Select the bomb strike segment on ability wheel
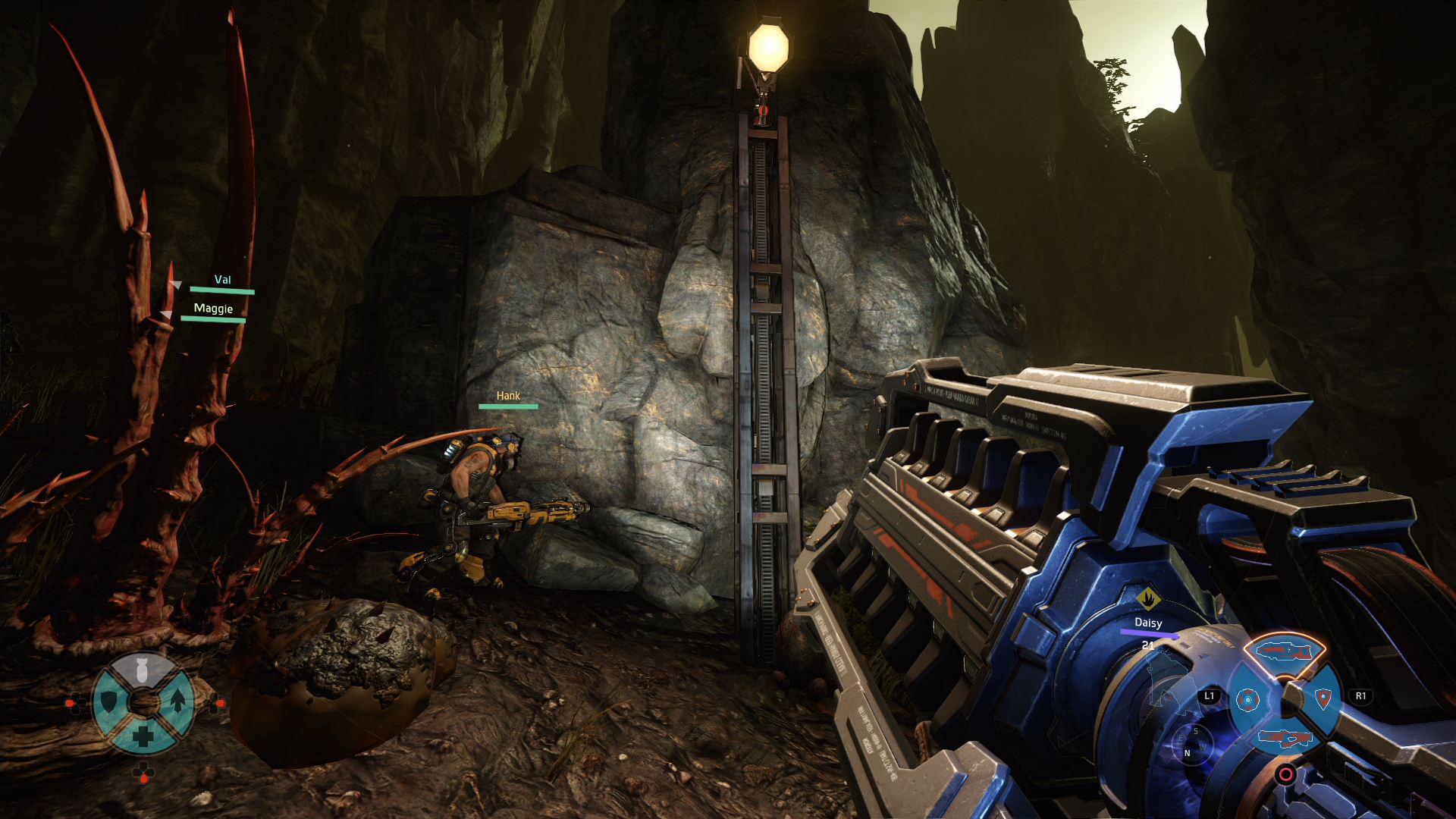Screen dimensions: 1456x819 tap(143, 670)
